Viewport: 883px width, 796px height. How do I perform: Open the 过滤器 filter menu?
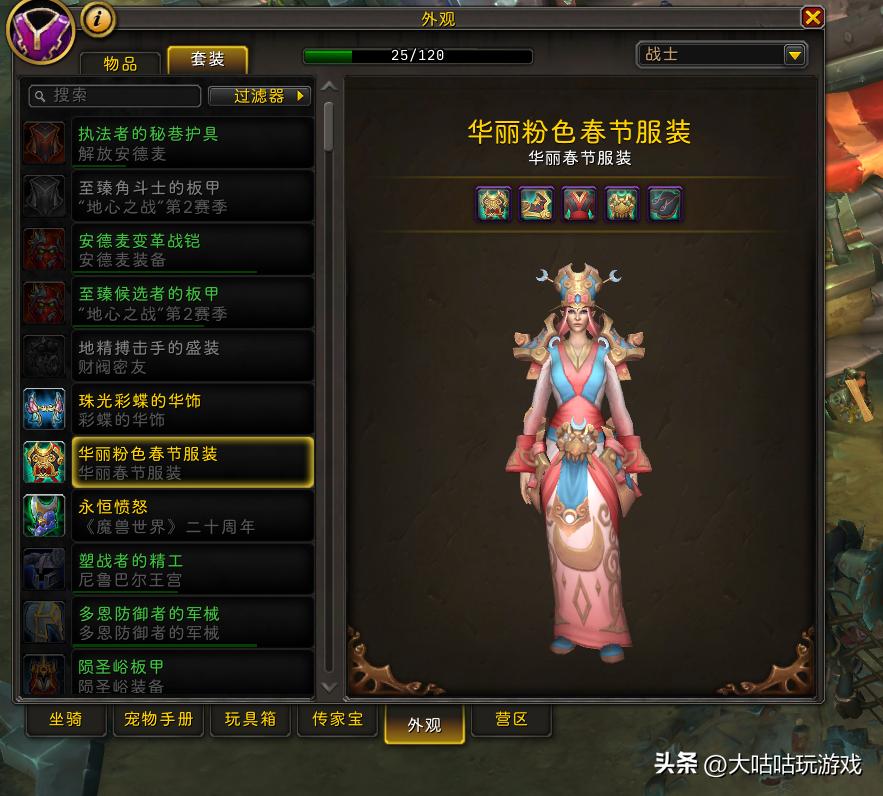260,96
